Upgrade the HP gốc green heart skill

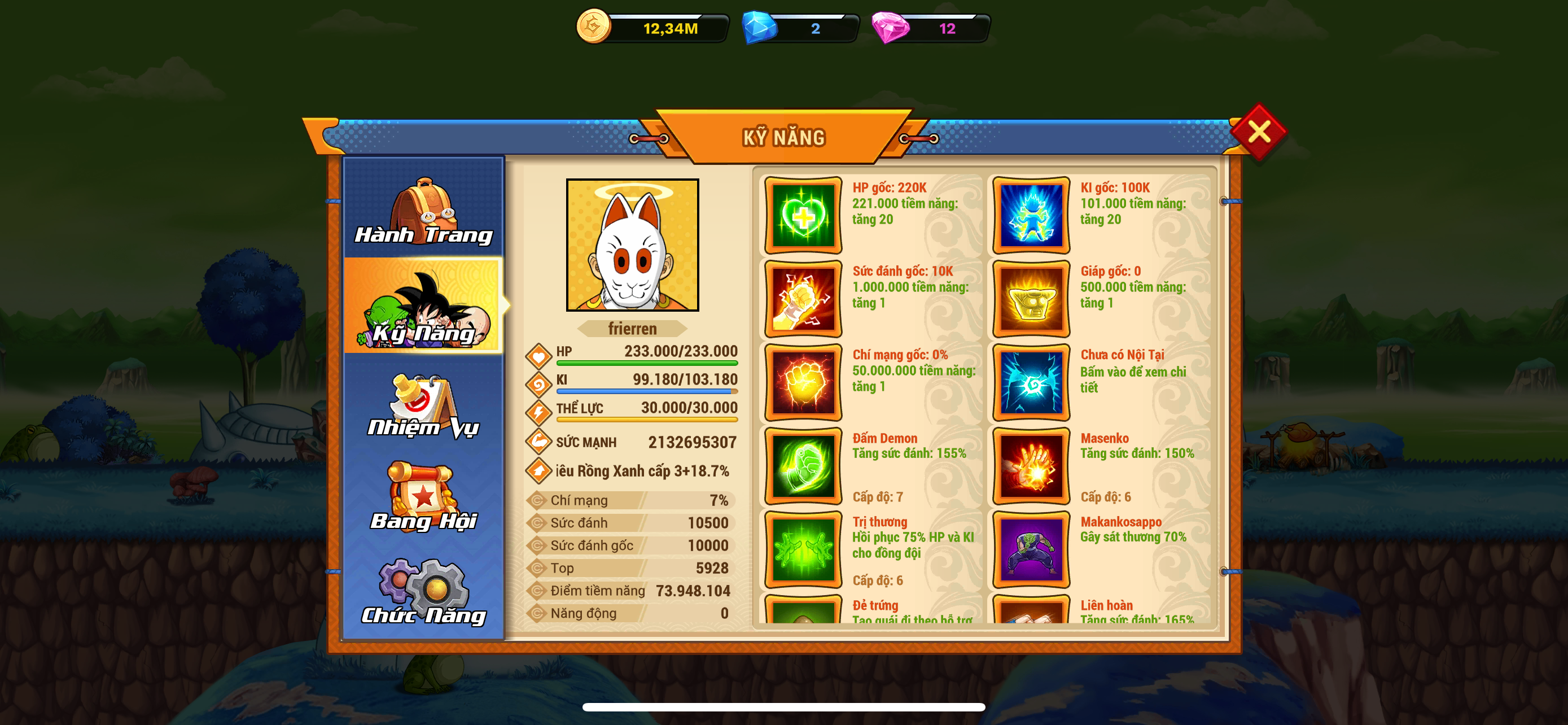click(803, 216)
